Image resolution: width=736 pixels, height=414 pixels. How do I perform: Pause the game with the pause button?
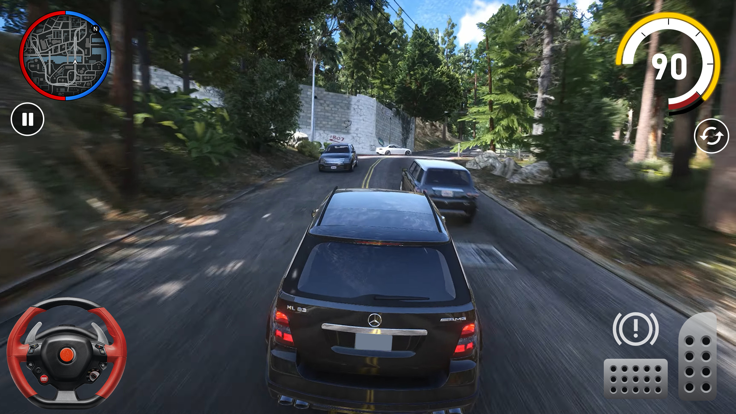tap(28, 120)
